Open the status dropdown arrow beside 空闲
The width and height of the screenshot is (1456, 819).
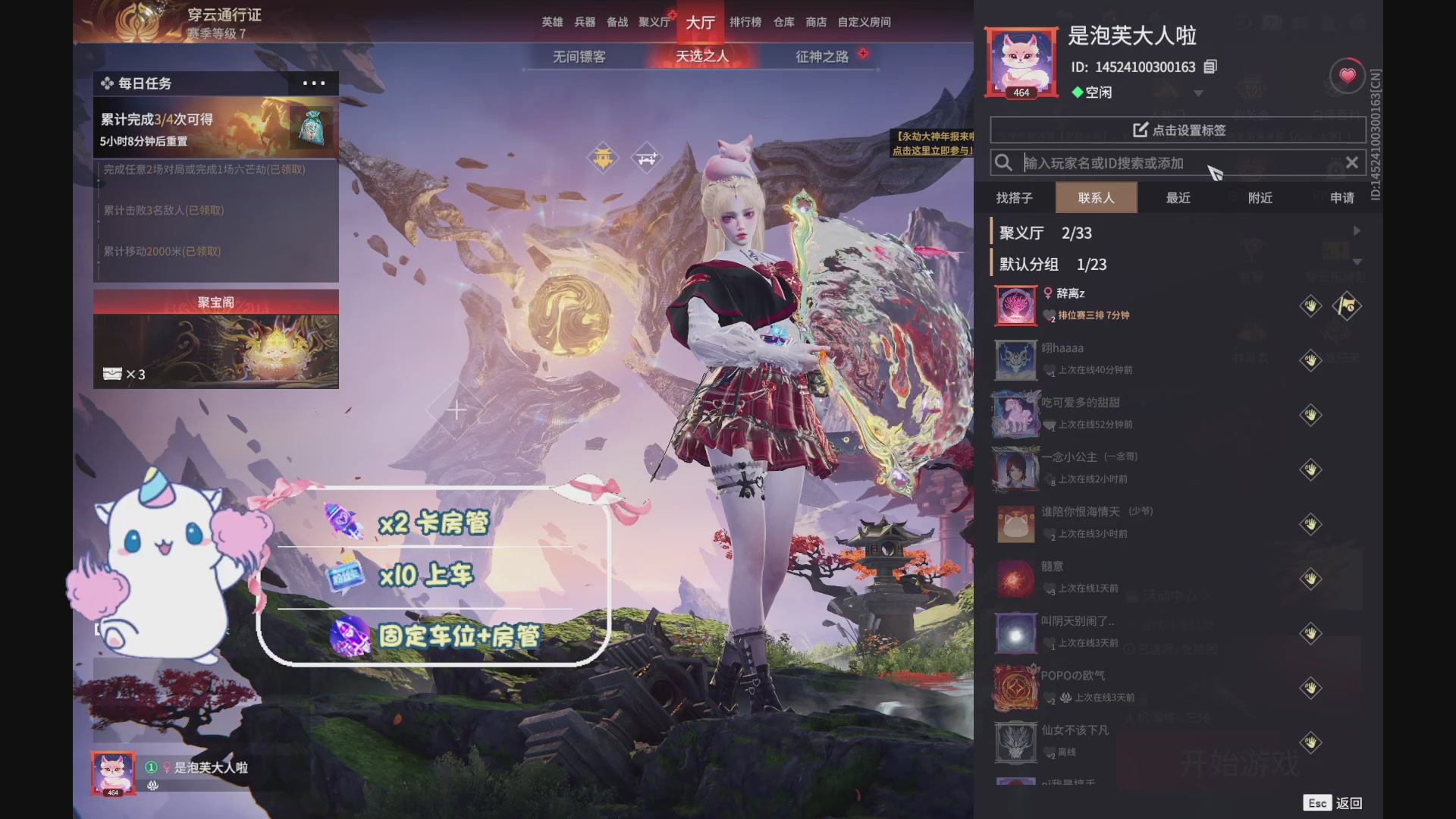[1198, 92]
